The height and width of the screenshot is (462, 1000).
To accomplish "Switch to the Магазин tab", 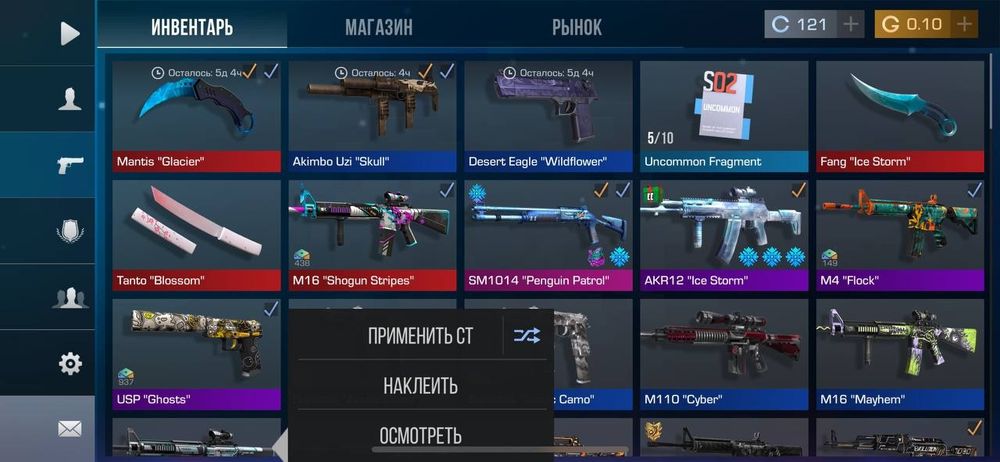I will pos(378,27).
